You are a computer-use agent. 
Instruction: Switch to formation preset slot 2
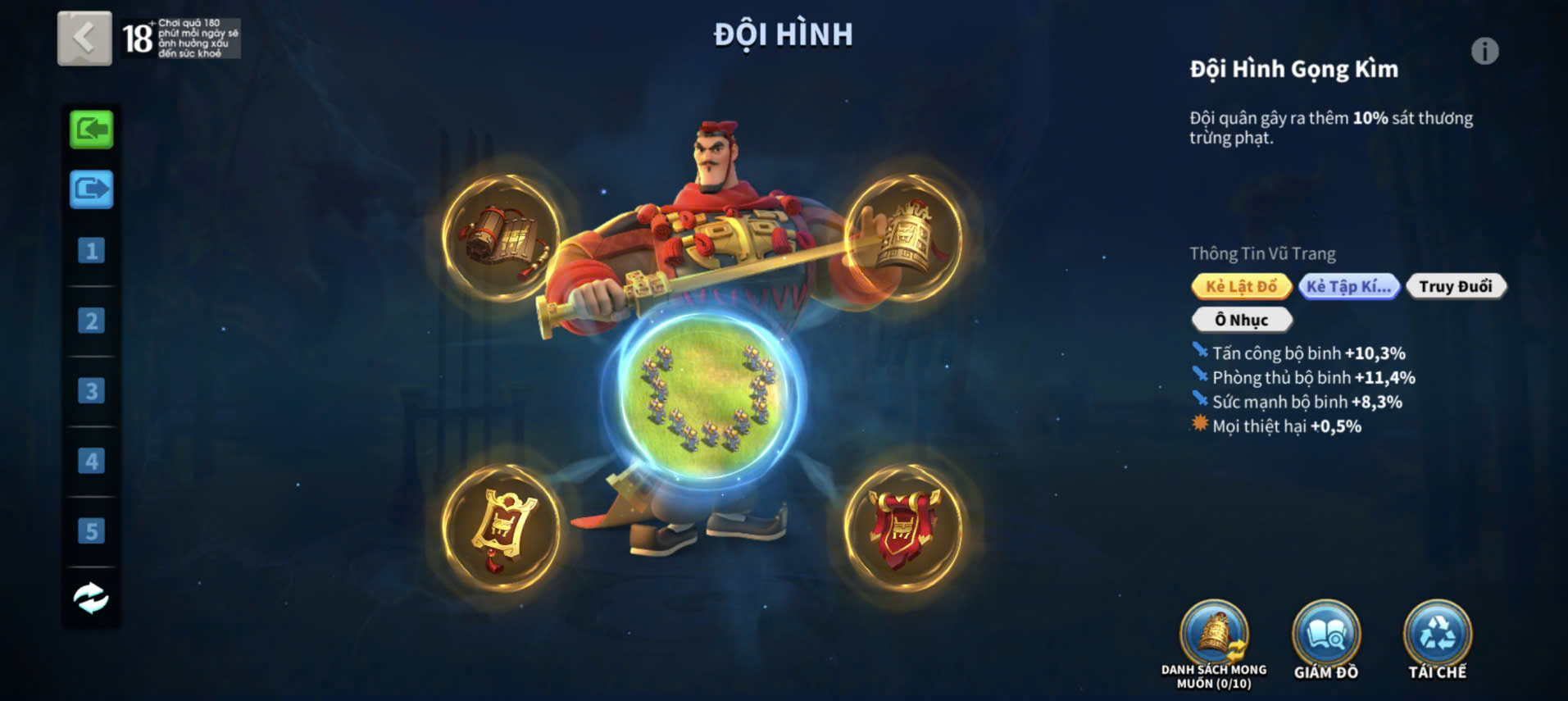point(91,321)
